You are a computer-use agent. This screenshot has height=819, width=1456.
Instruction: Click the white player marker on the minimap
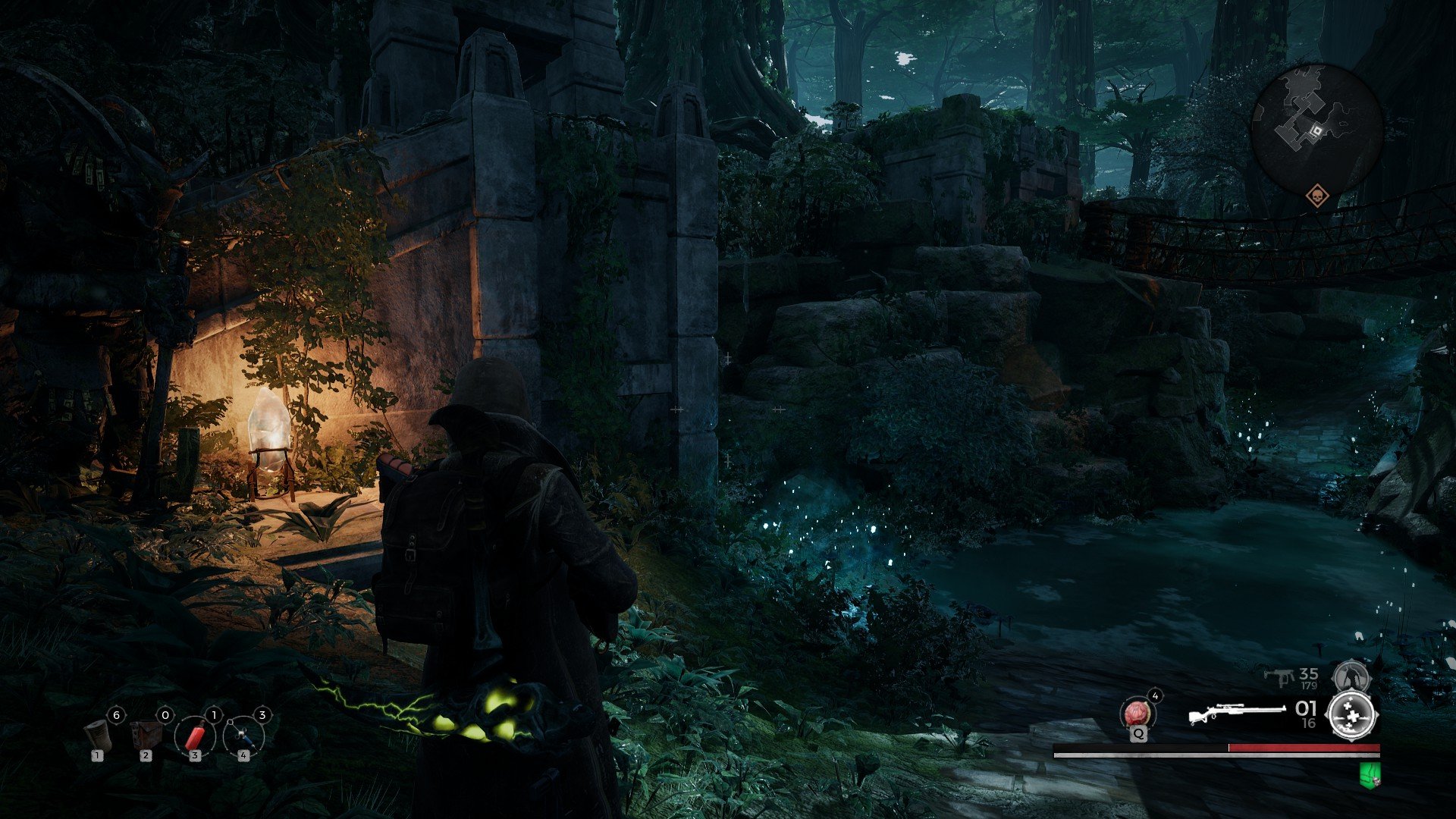1317,130
